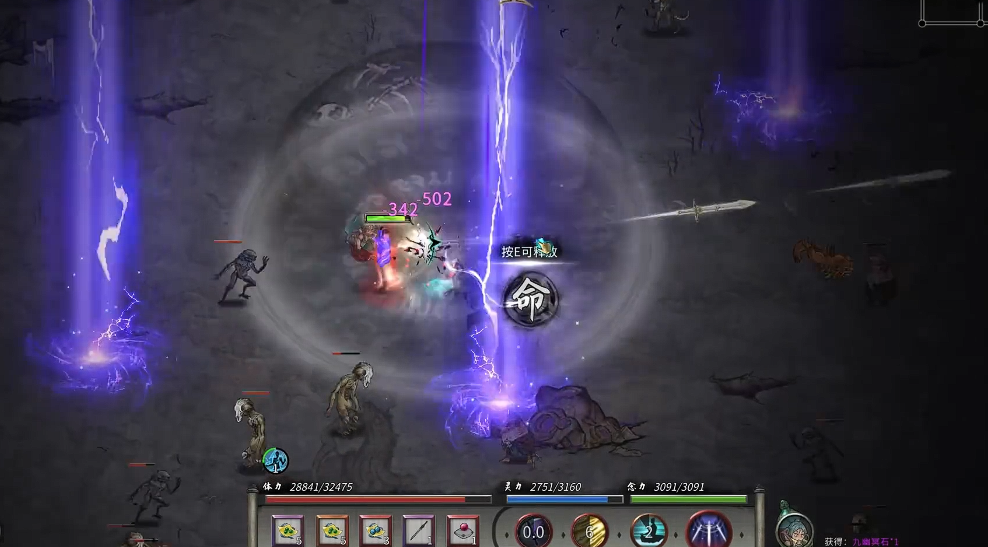Use the red orb item slot
Screen dimensions: 988x547
[x=462, y=530]
